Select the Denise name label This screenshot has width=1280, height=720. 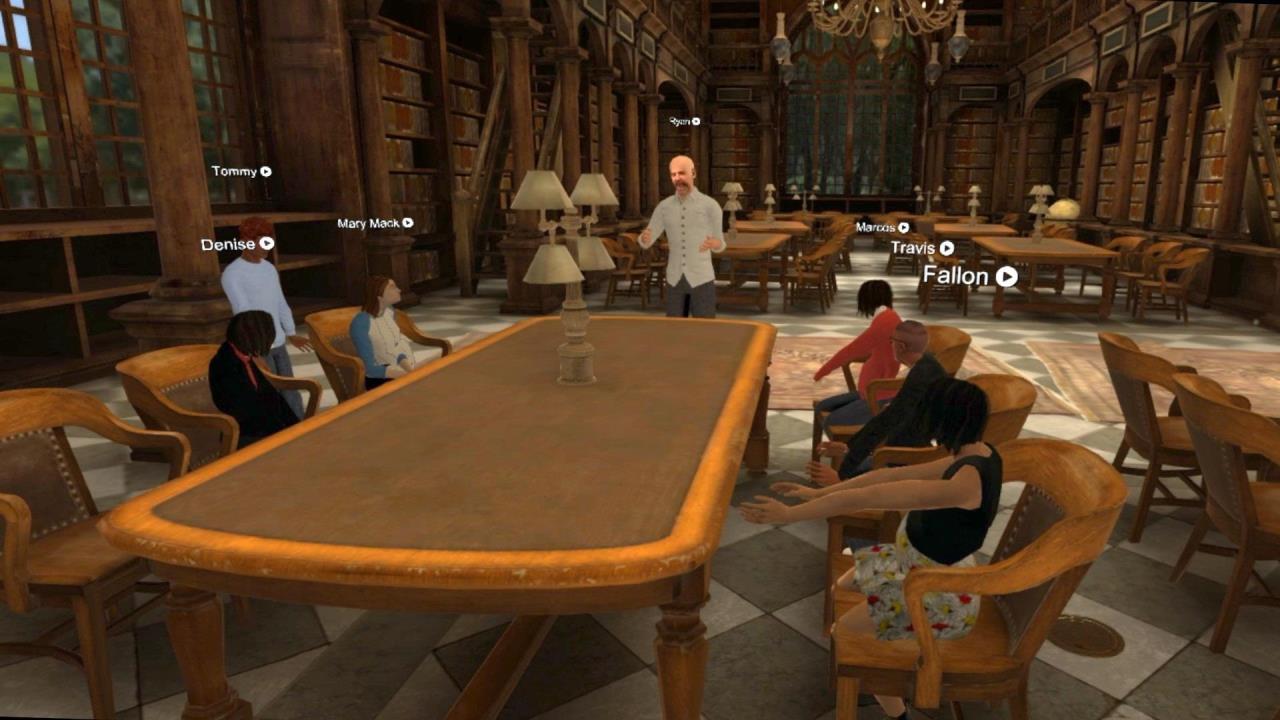pos(228,244)
